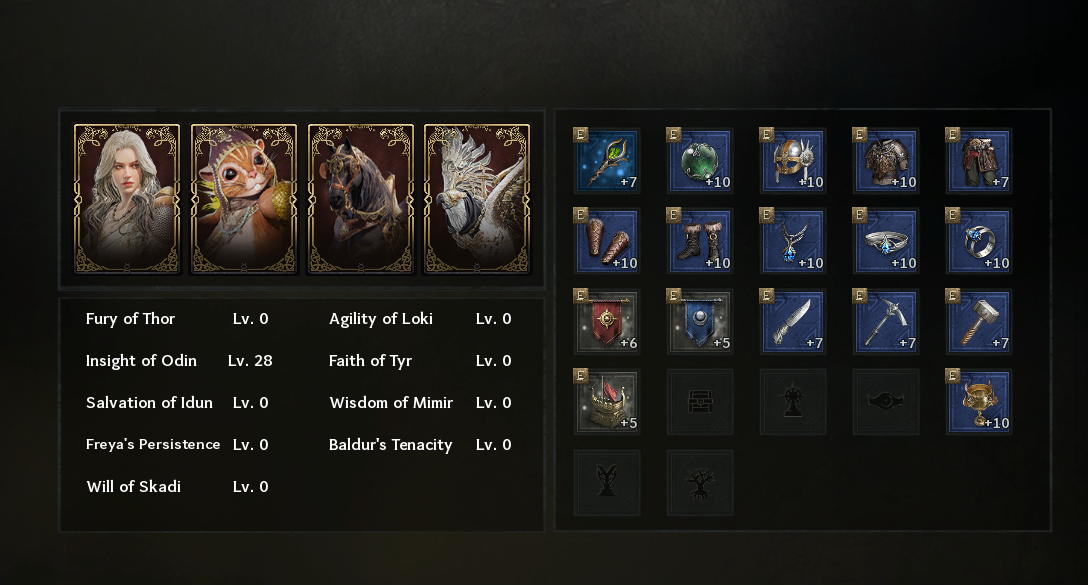This screenshot has height=585, width=1088.
Task: Click the horned helmet slot
Action: pos(793,161)
